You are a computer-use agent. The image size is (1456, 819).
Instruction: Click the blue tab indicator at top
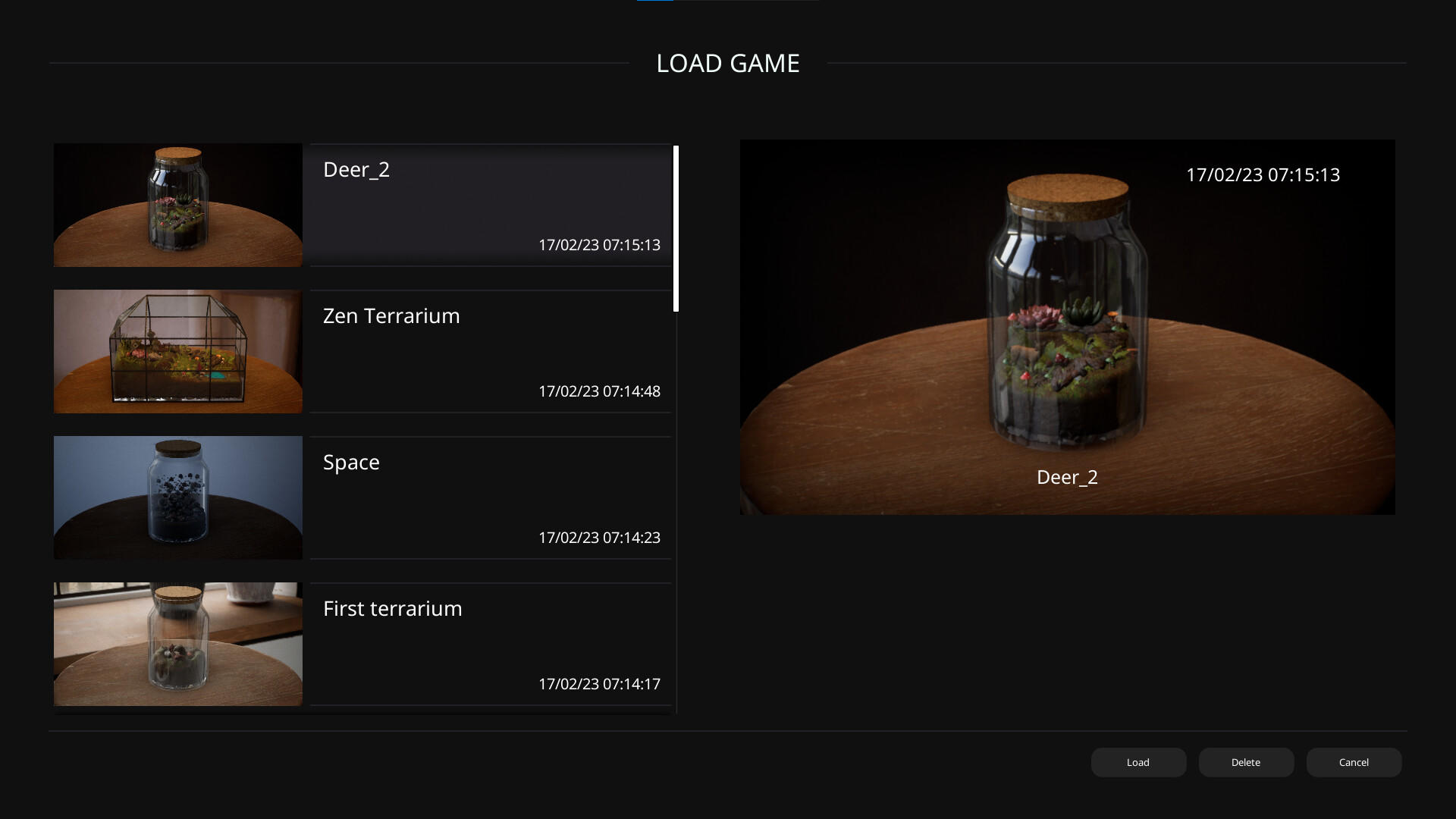655,2
